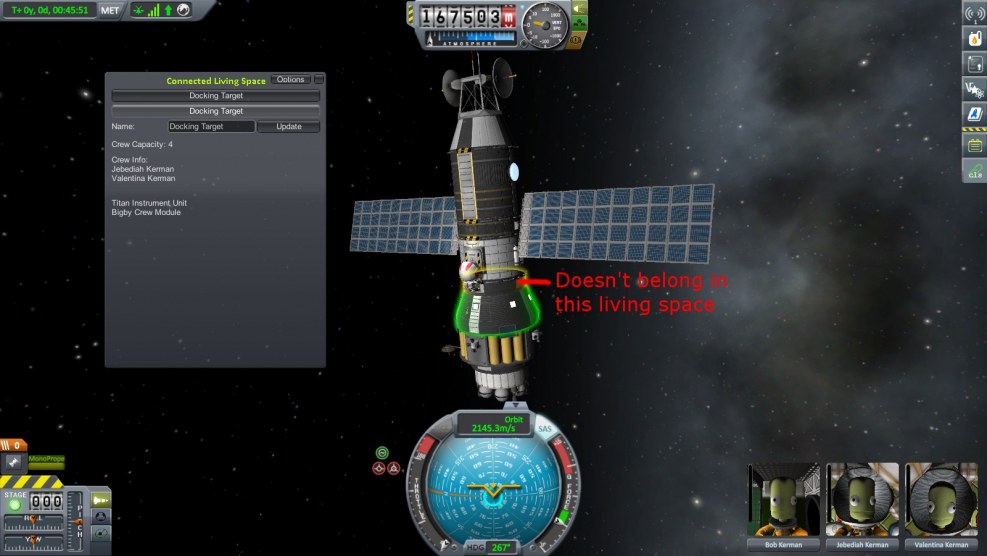Toggle SAS on the navball
The image size is (987, 556).
[545, 429]
